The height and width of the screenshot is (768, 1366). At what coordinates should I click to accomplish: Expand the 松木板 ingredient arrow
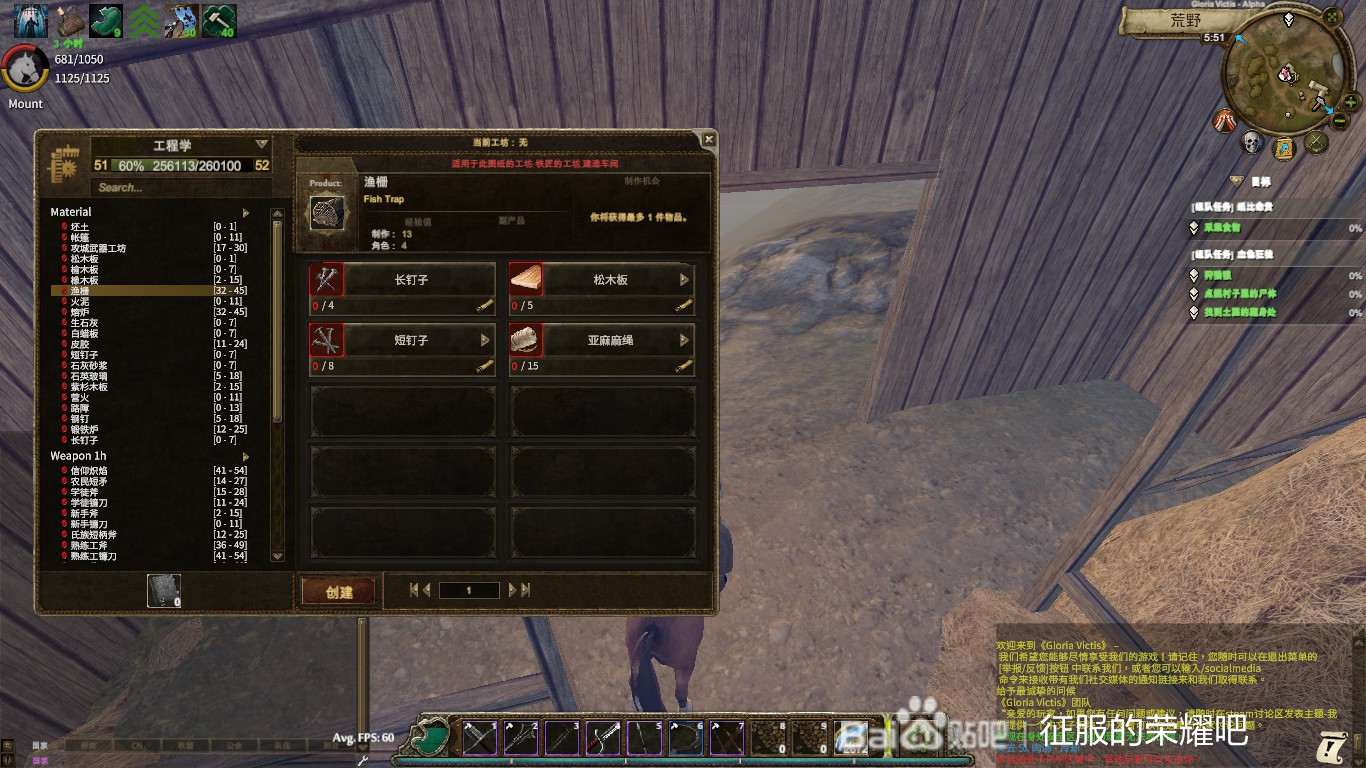pyautogui.click(x=685, y=280)
